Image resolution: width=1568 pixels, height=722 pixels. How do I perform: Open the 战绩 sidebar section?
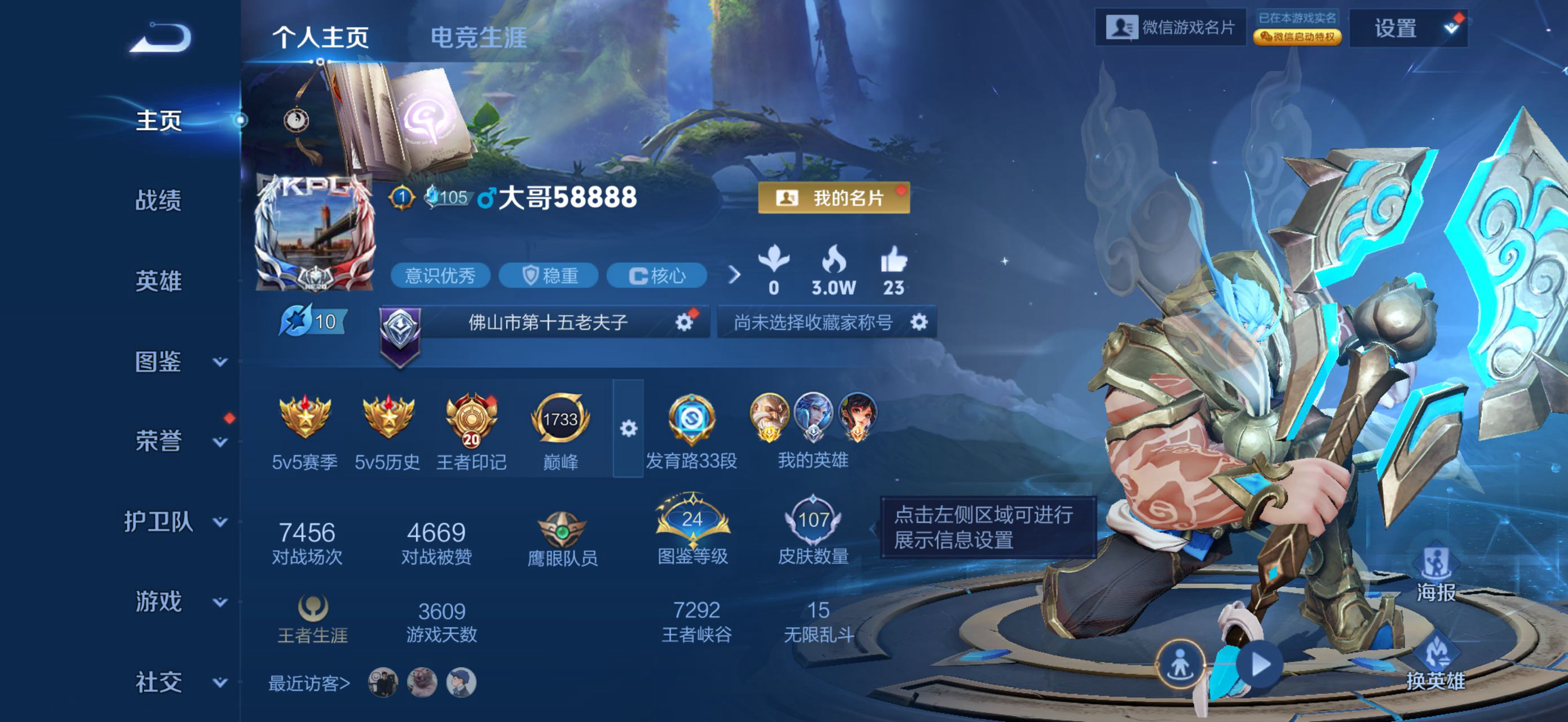pos(158,200)
